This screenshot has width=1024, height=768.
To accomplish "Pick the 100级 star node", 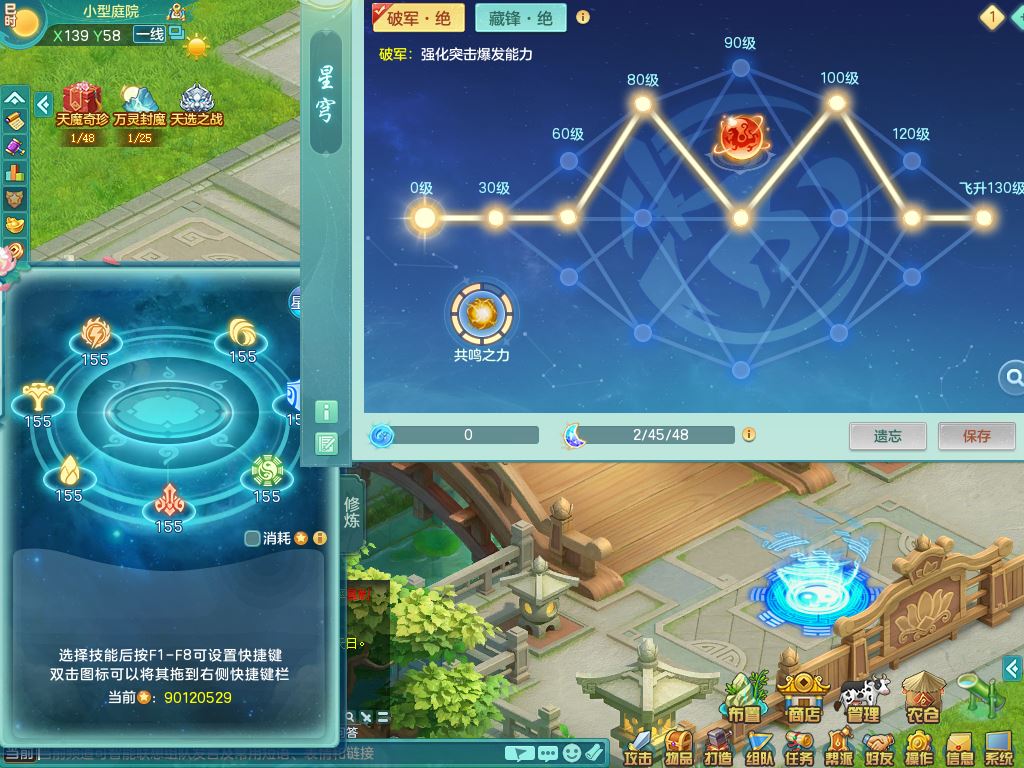I will coord(837,103).
